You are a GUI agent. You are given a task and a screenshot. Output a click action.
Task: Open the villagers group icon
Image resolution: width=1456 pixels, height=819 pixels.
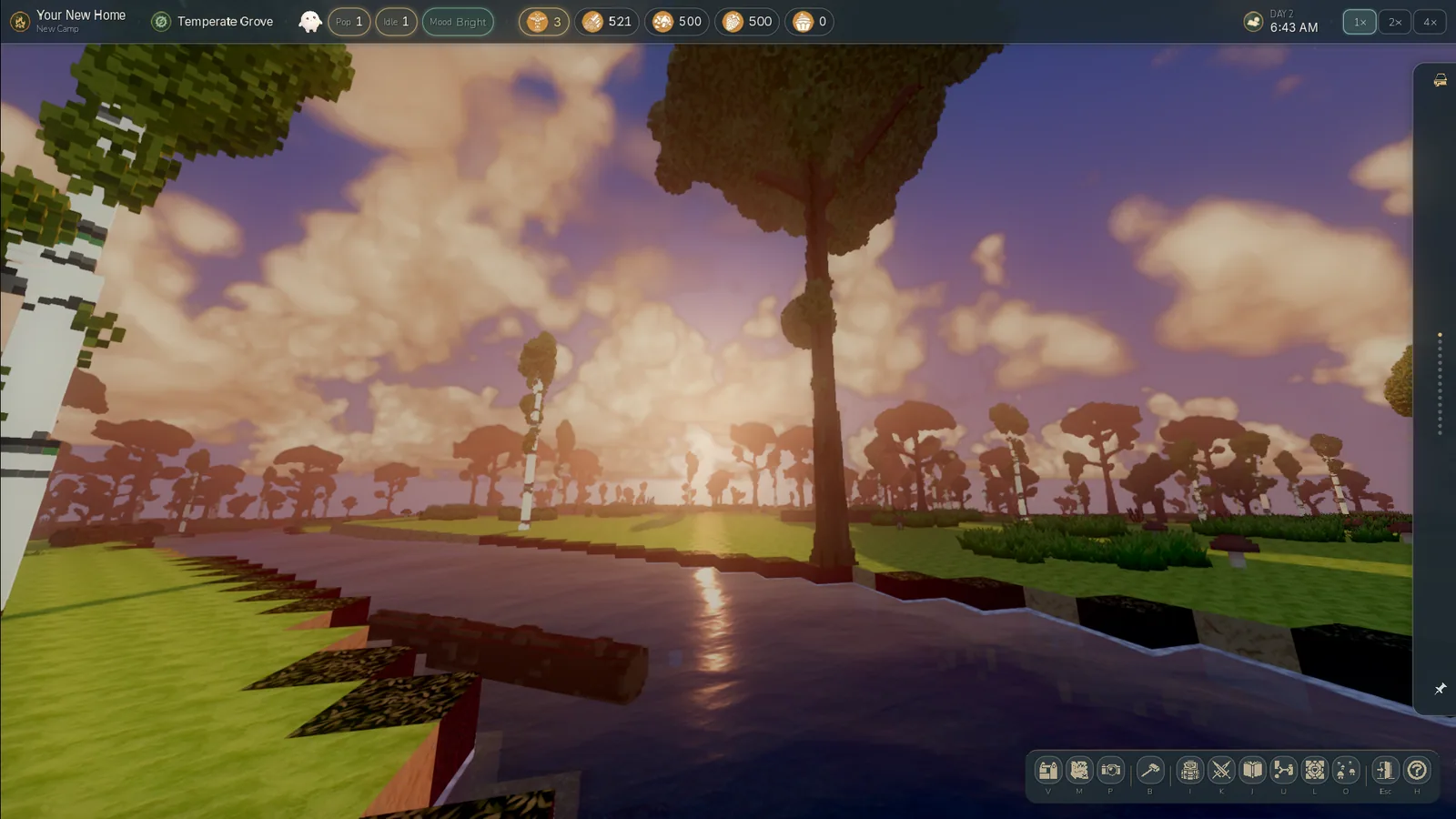pyautogui.click(x=1345, y=771)
